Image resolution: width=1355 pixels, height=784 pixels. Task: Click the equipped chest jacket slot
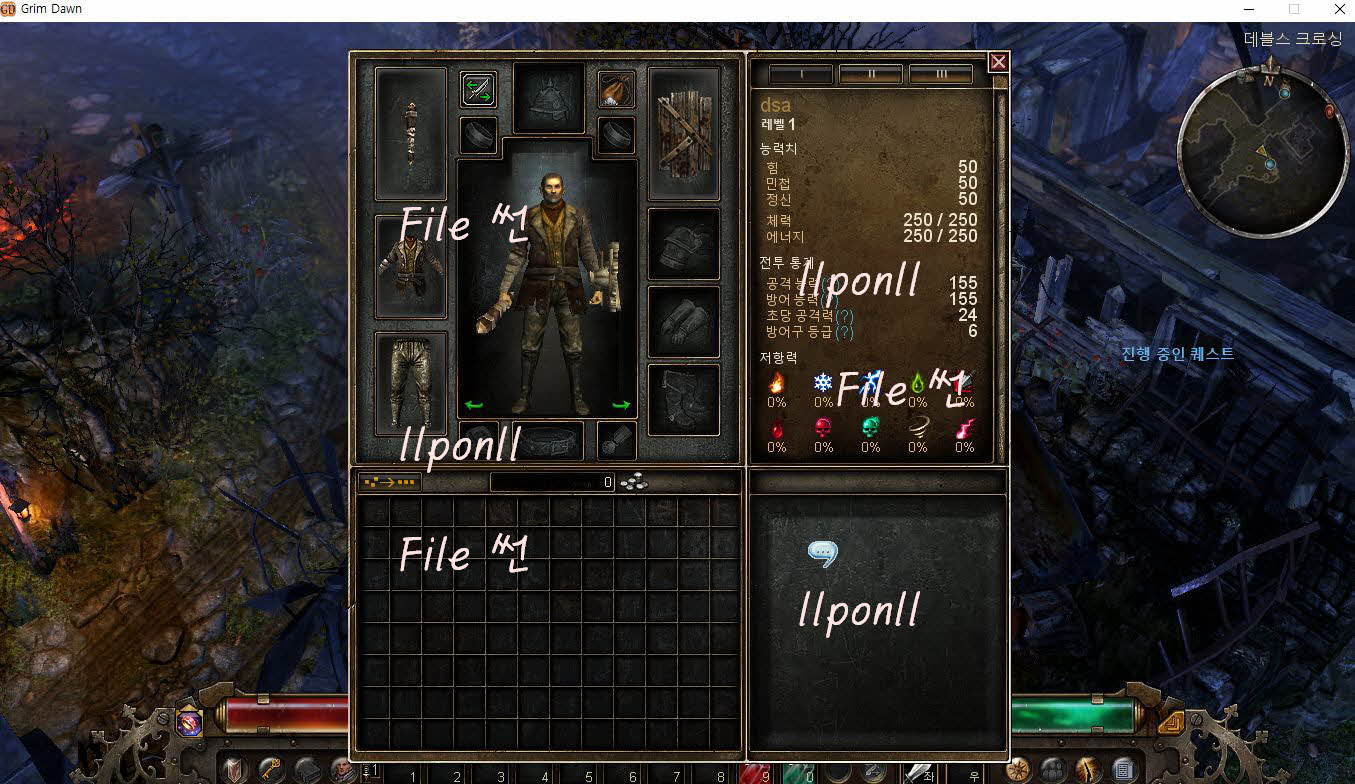[410, 266]
